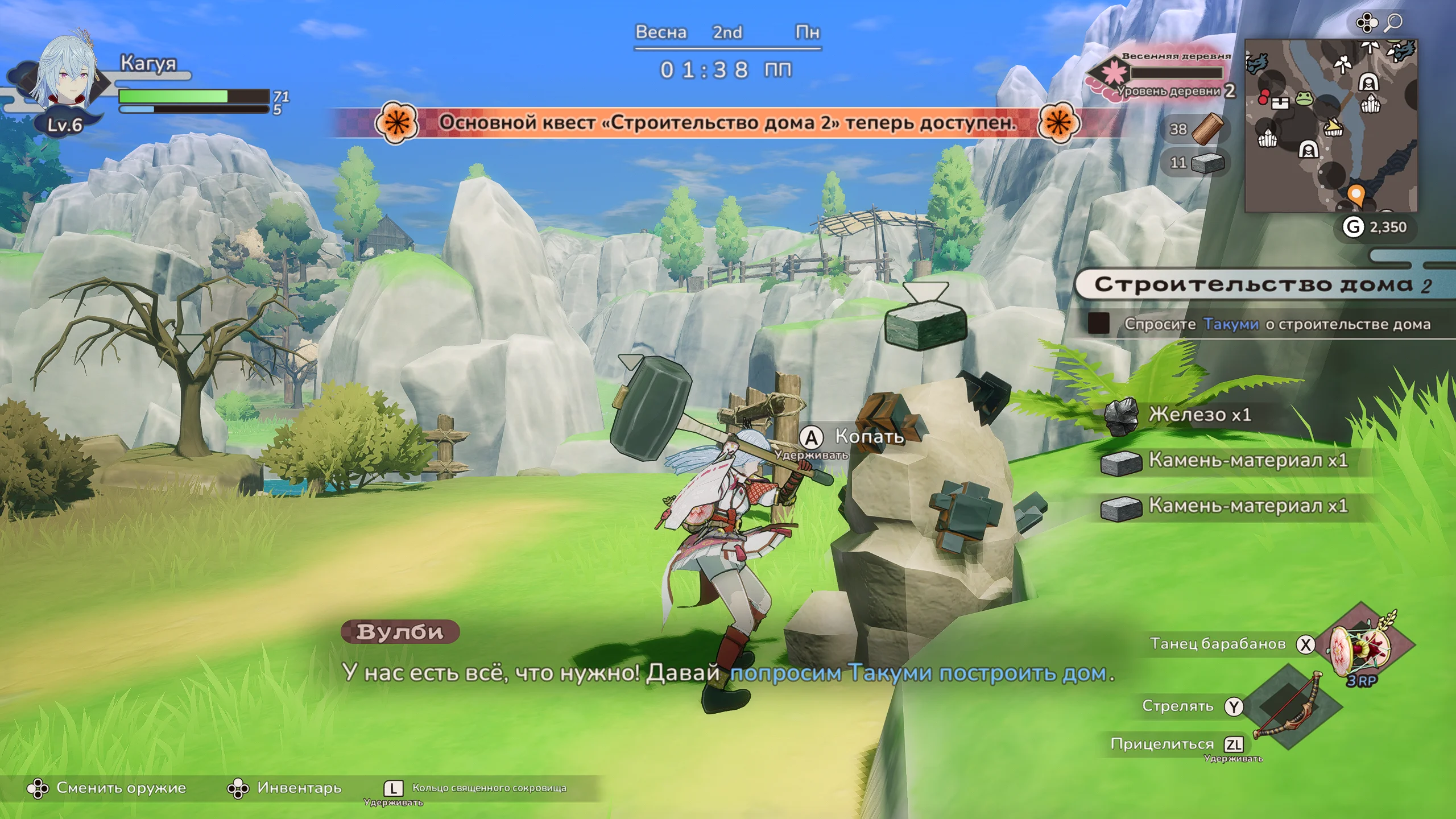Click the magnifier icon above the minimap

pyautogui.click(x=1393, y=23)
